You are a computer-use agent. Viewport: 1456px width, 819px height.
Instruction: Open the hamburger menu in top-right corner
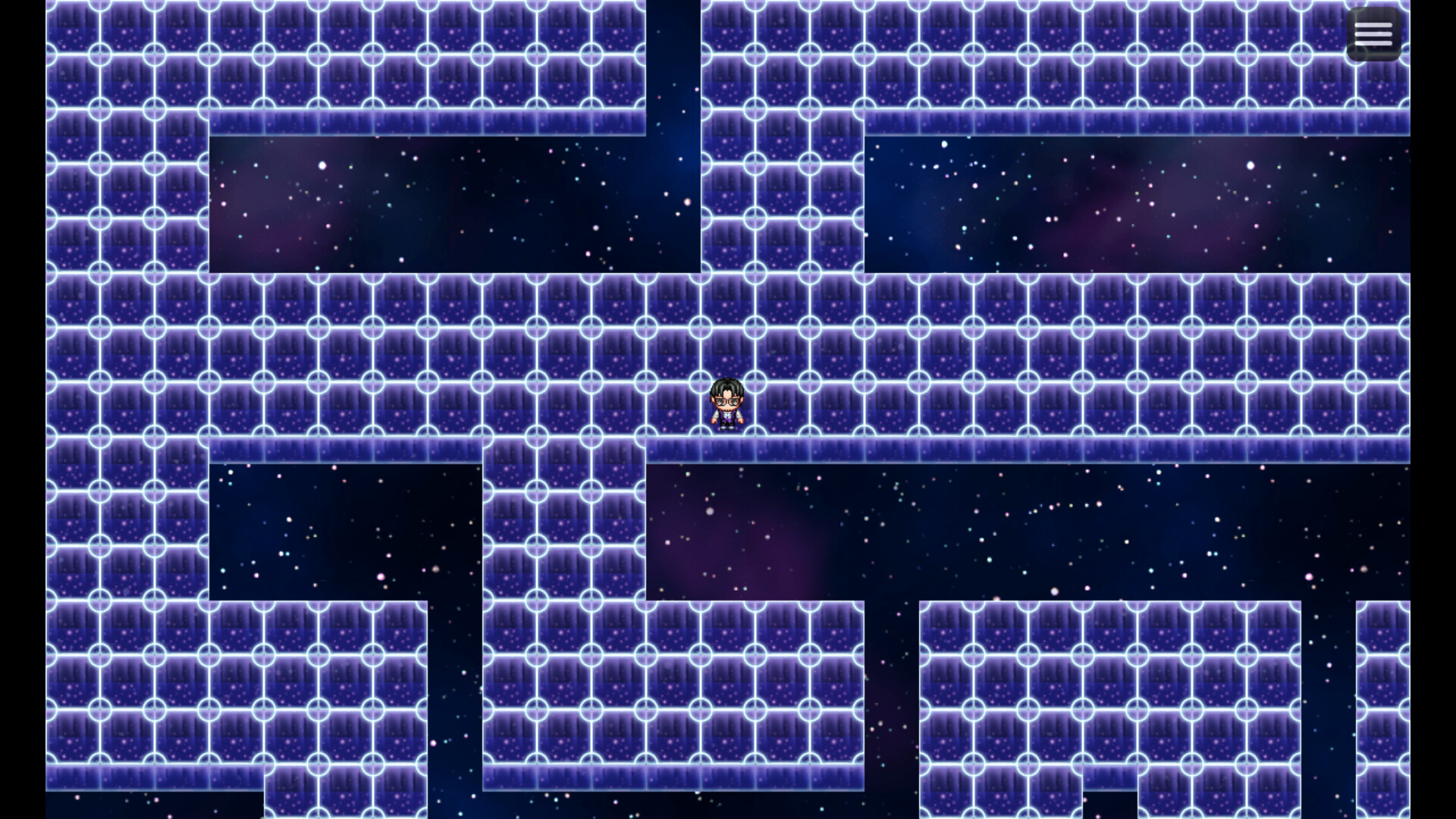pos(1373,33)
